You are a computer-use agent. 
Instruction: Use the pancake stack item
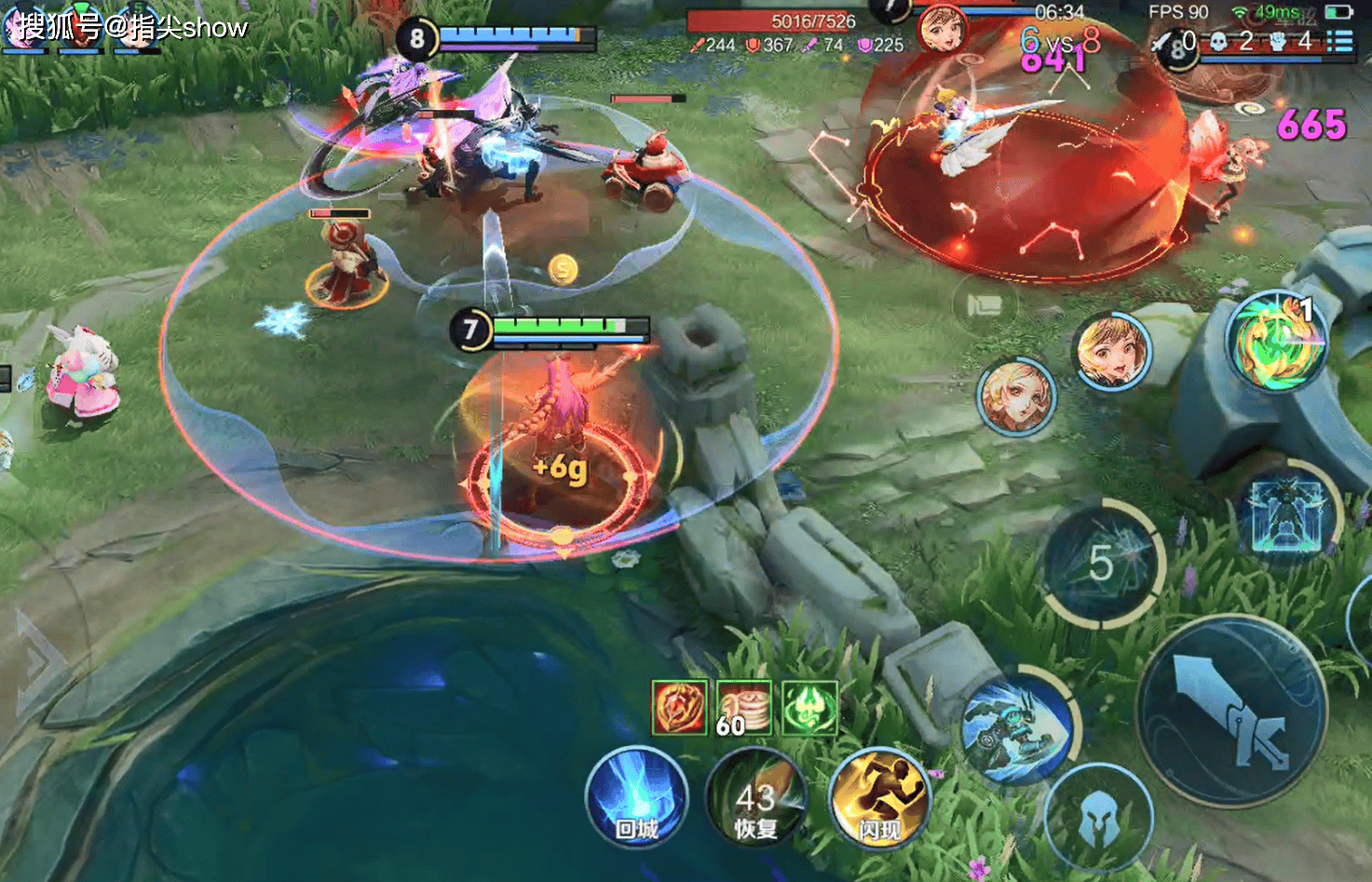[x=744, y=708]
